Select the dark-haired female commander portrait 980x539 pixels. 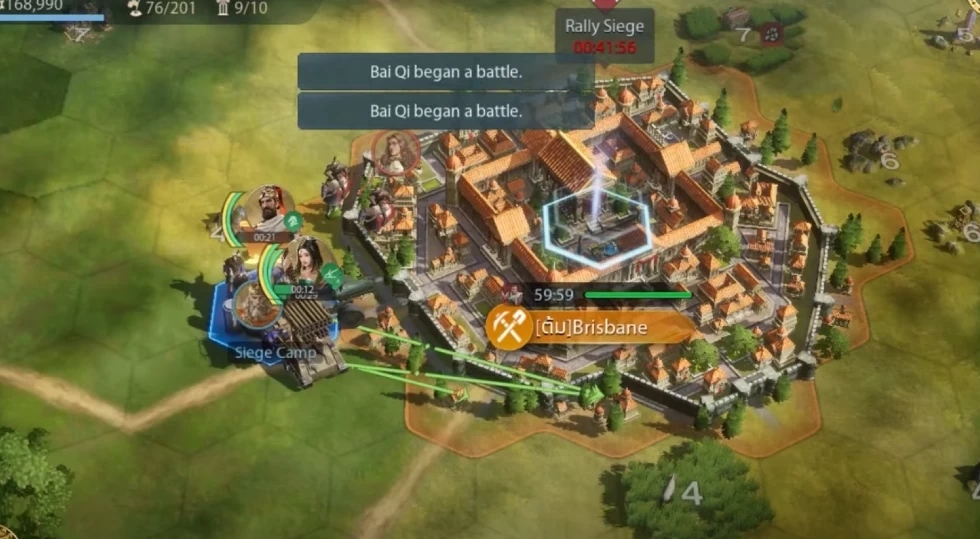click(305, 262)
